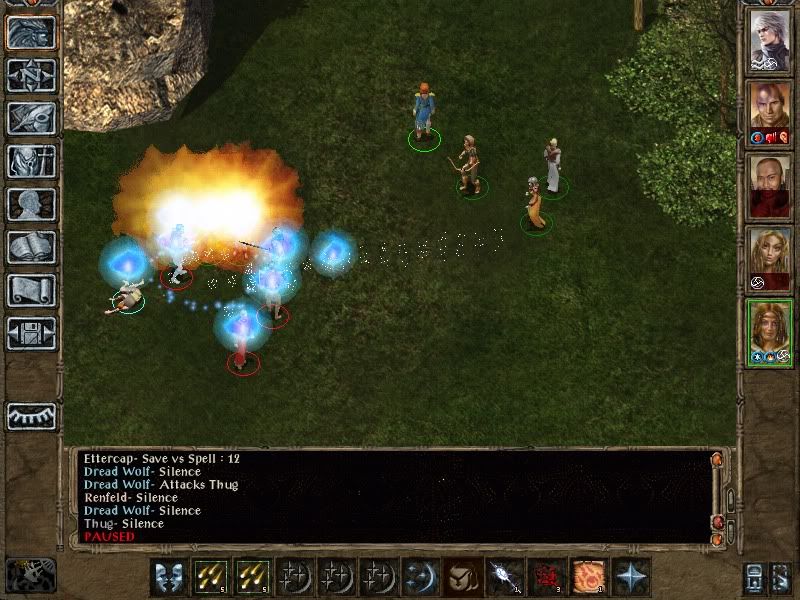The width and height of the screenshot is (800, 600).
Task: Return to game view button
Action: (31, 33)
